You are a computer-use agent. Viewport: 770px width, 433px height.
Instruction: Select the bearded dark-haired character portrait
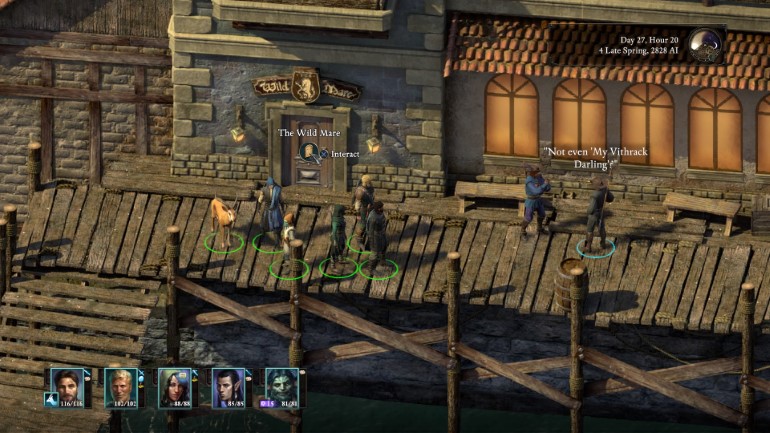[69, 384]
